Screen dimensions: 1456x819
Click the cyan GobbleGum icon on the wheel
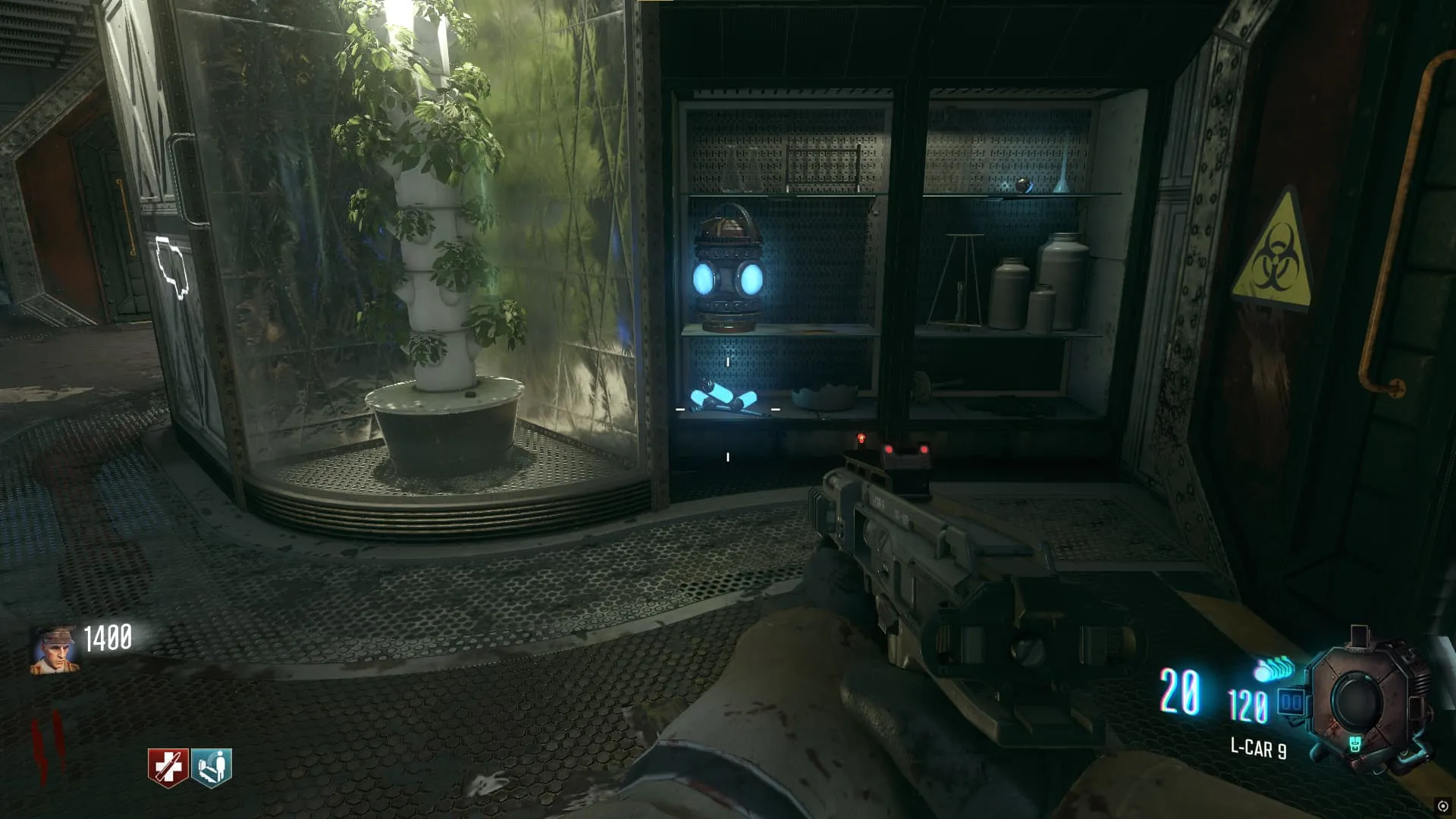click(1355, 745)
